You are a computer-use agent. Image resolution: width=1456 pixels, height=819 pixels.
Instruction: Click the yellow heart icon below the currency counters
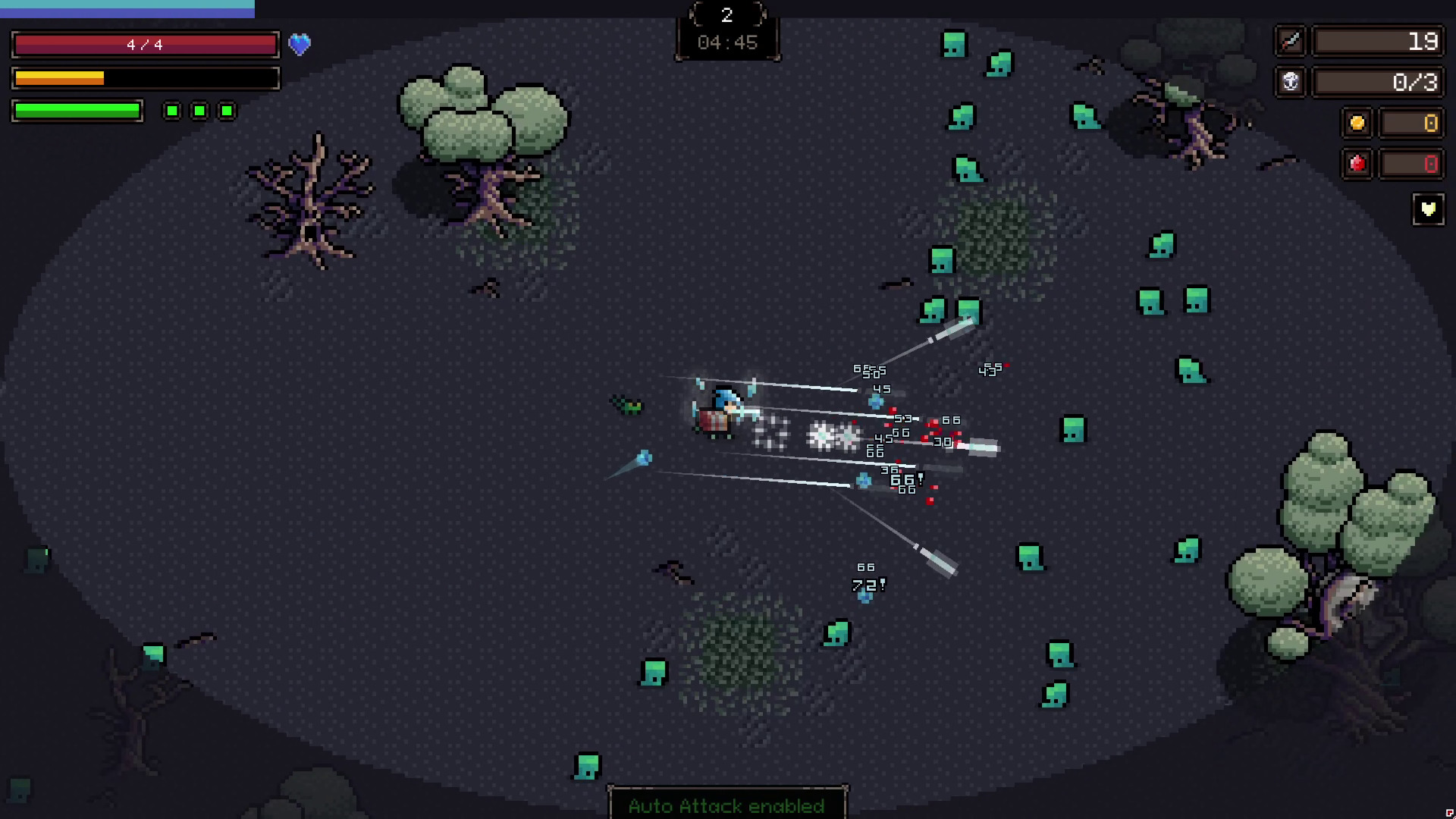click(x=1429, y=209)
